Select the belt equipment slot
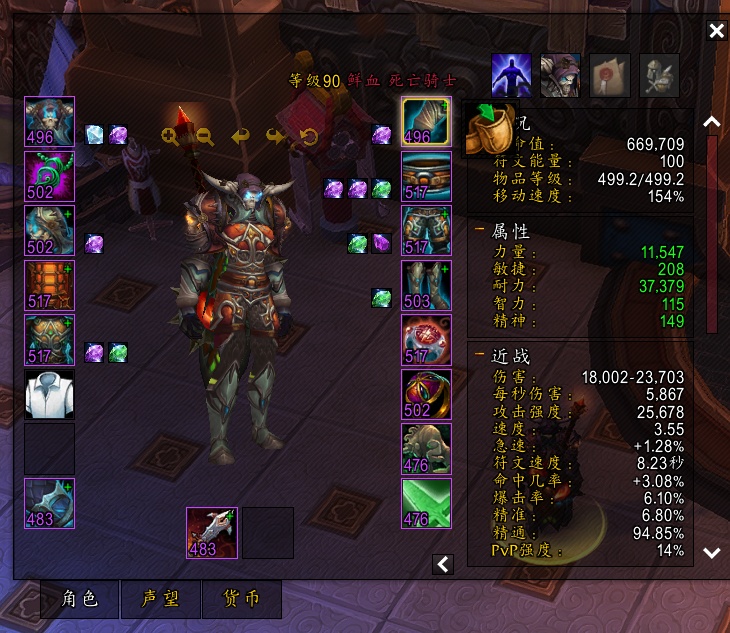The image size is (730, 633). pyautogui.click(x=426, y=177)
